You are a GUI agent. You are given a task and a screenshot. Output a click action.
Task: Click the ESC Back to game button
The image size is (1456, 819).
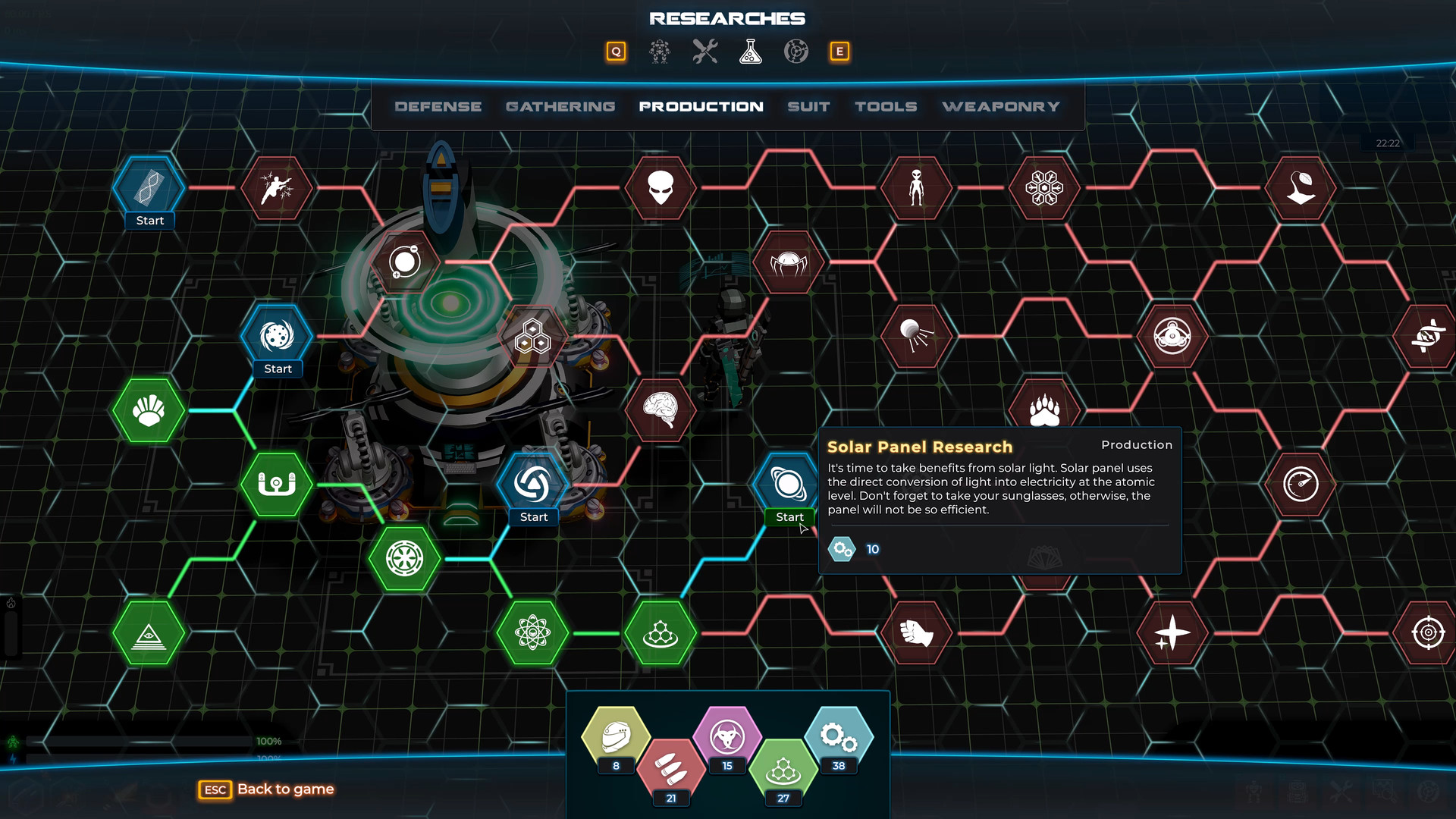click(x=265, y=789)
